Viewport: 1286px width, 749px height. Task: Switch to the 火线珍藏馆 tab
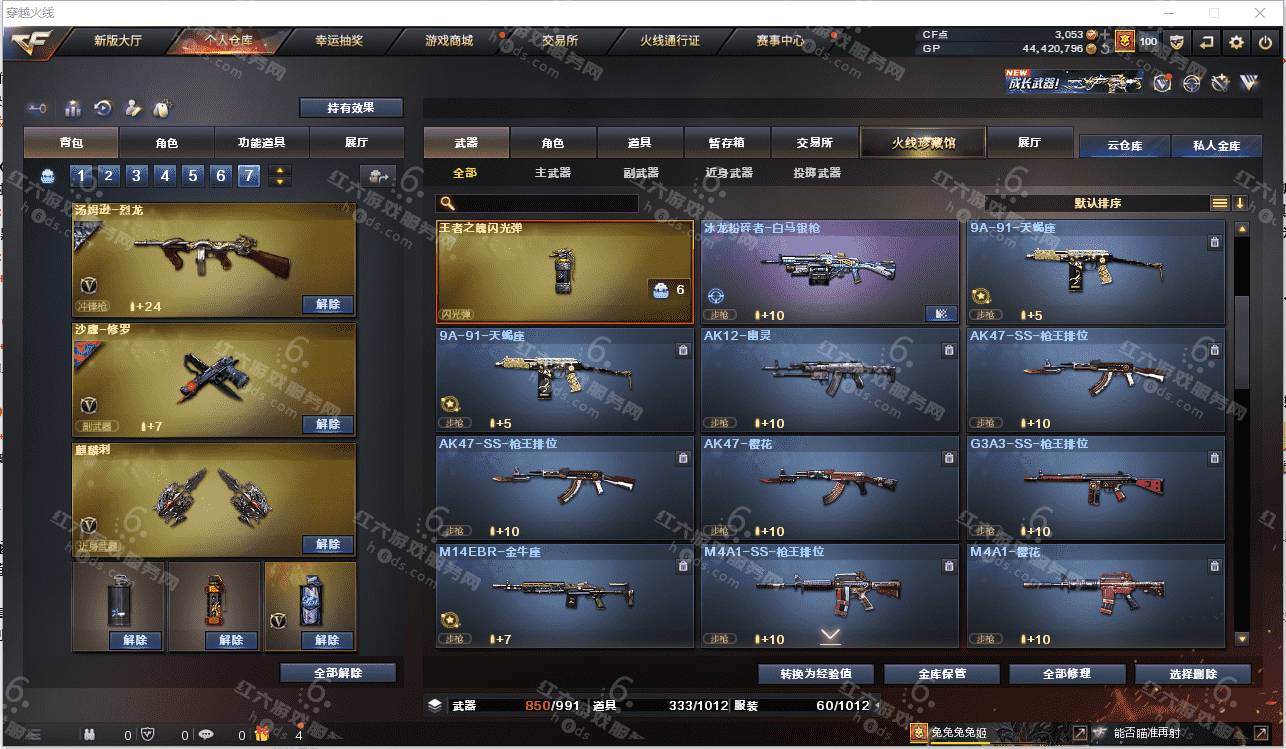click(x=923, y=143)
